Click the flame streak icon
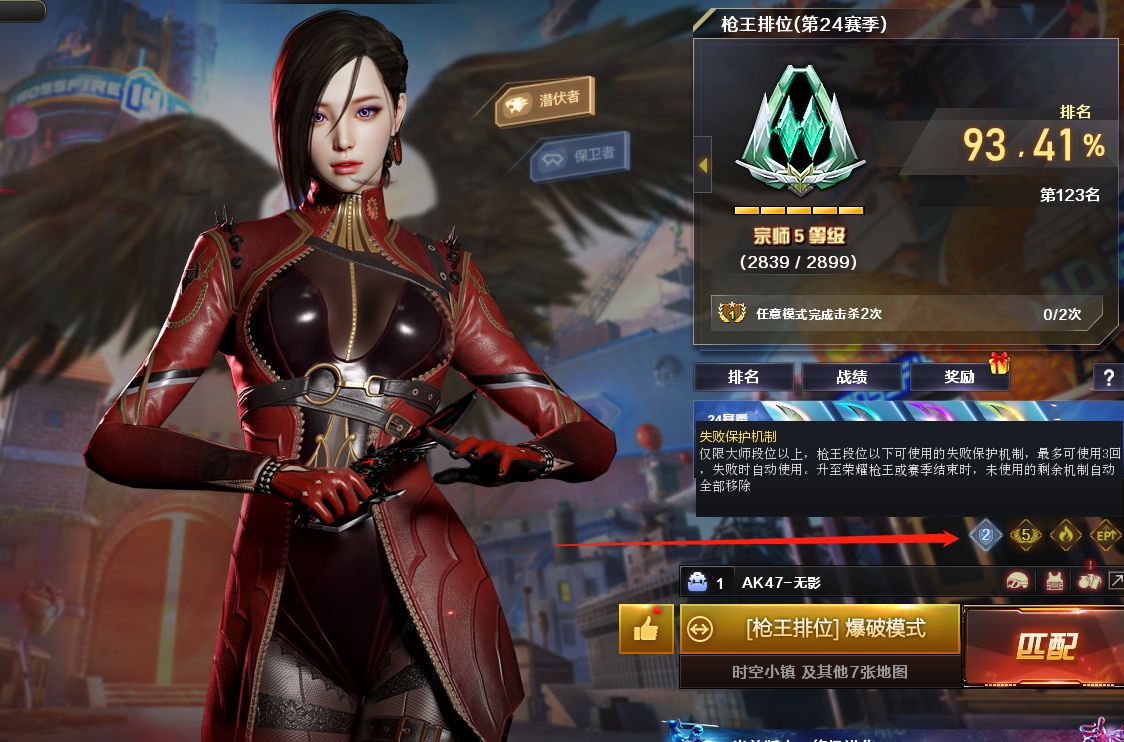This screenshot has height=742, width=1124. (1065, 536)
